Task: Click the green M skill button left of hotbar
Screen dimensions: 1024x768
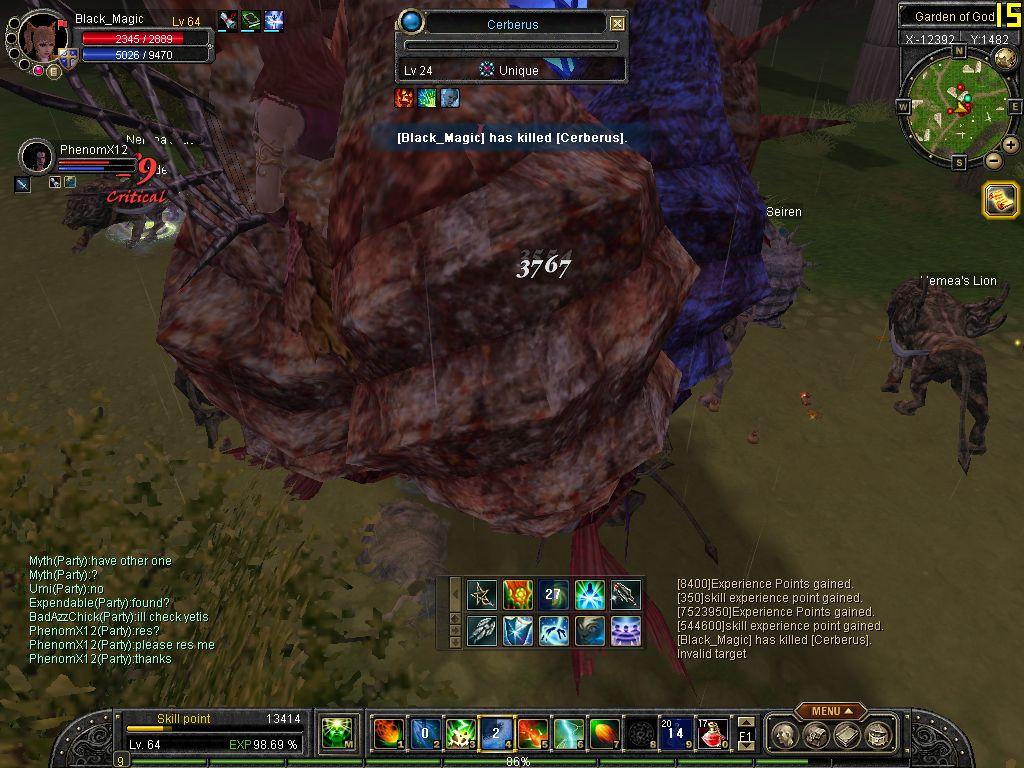Action: 336,735
